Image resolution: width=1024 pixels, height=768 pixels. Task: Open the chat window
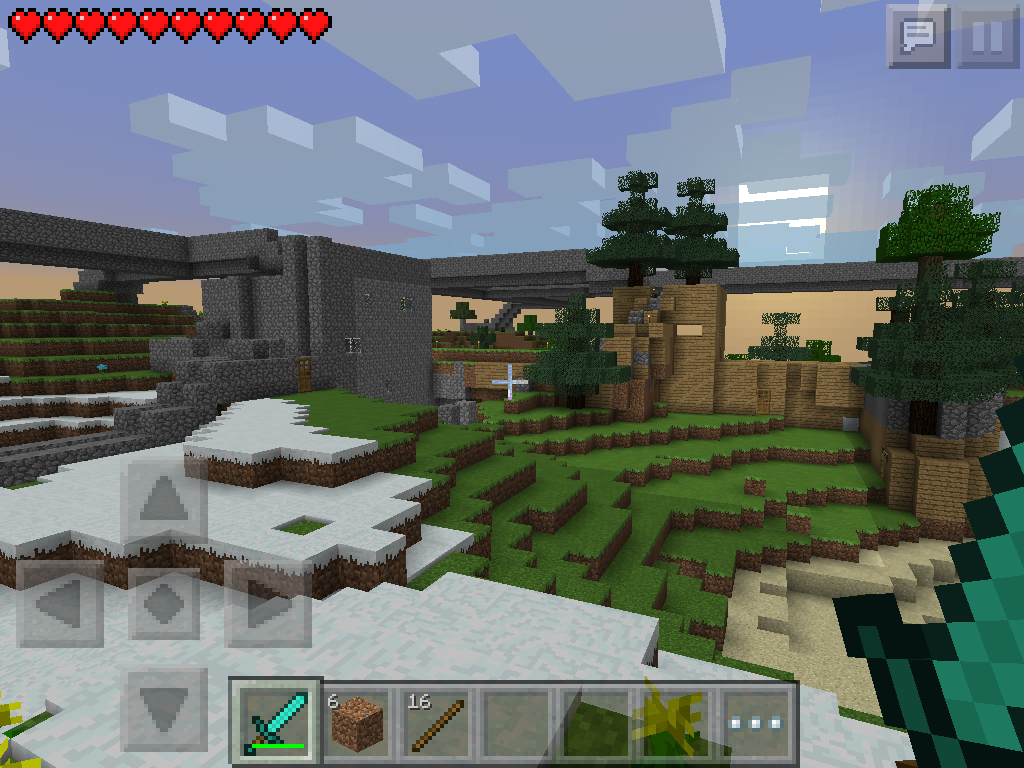[x=918, y=37]
